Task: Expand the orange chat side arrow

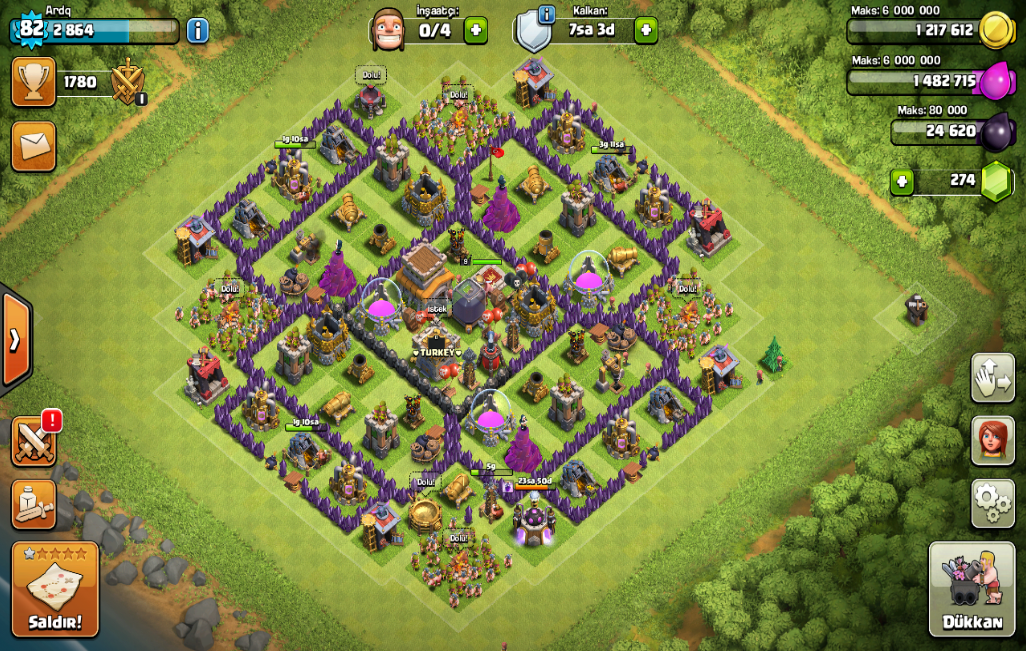Action: [15, 340]
